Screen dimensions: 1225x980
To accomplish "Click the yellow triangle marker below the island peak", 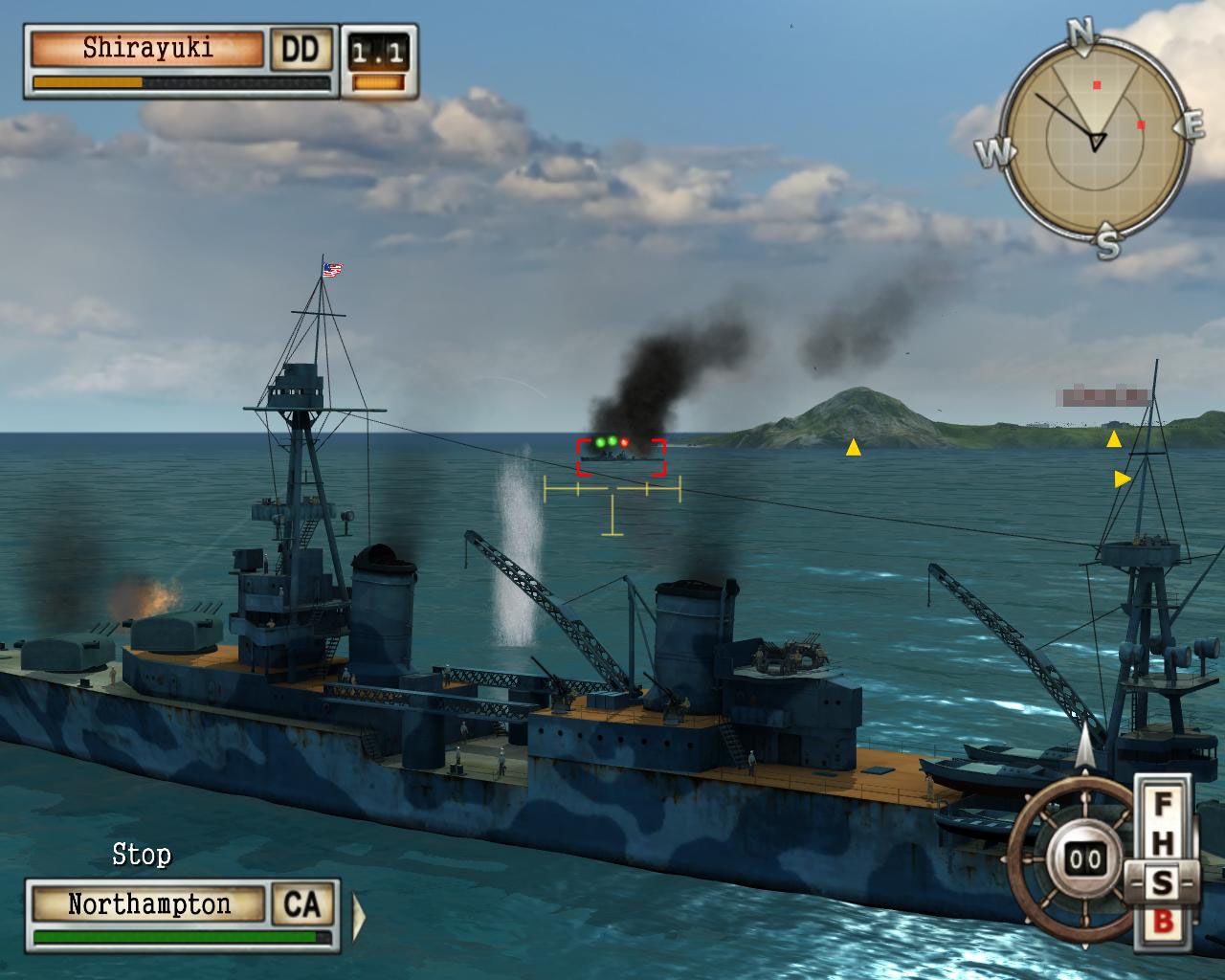I will 853,447.
